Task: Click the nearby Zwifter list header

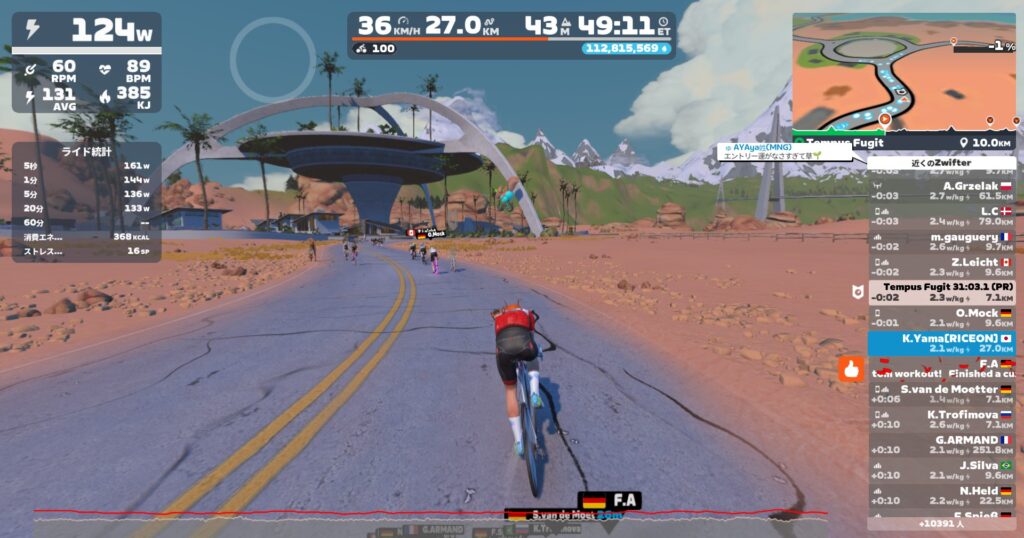Action: tap(941, 163)
